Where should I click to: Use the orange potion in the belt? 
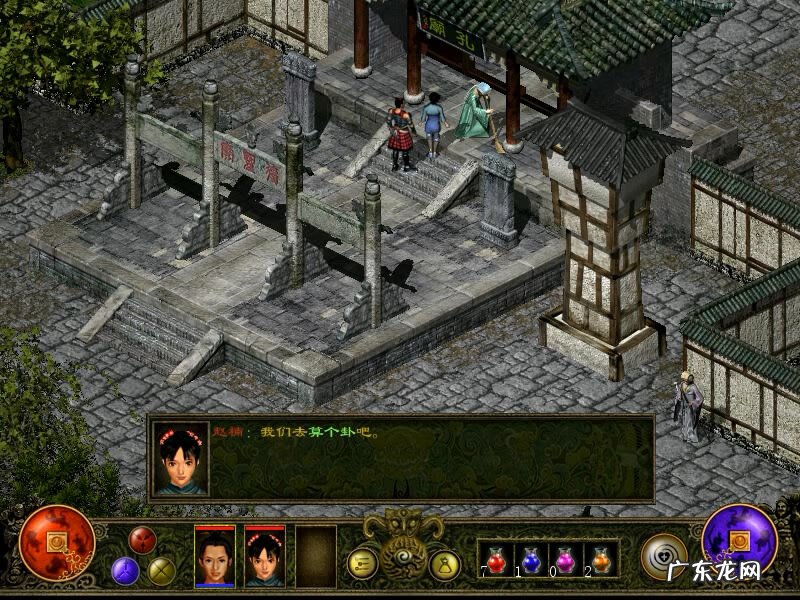click(x=601, y=559)
